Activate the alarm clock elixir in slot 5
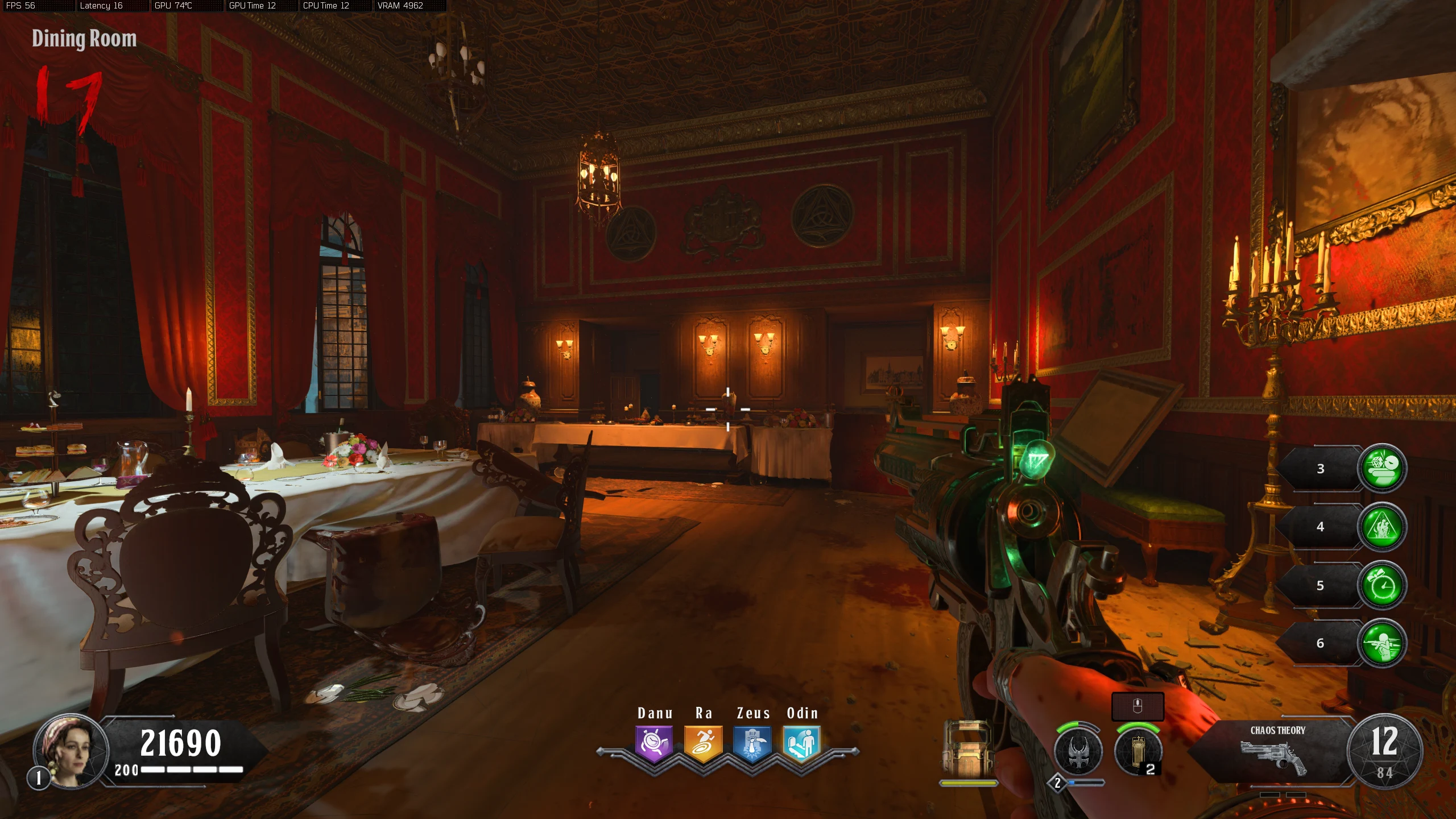This screenshot has width=1456, height=819. (1382, 585)
